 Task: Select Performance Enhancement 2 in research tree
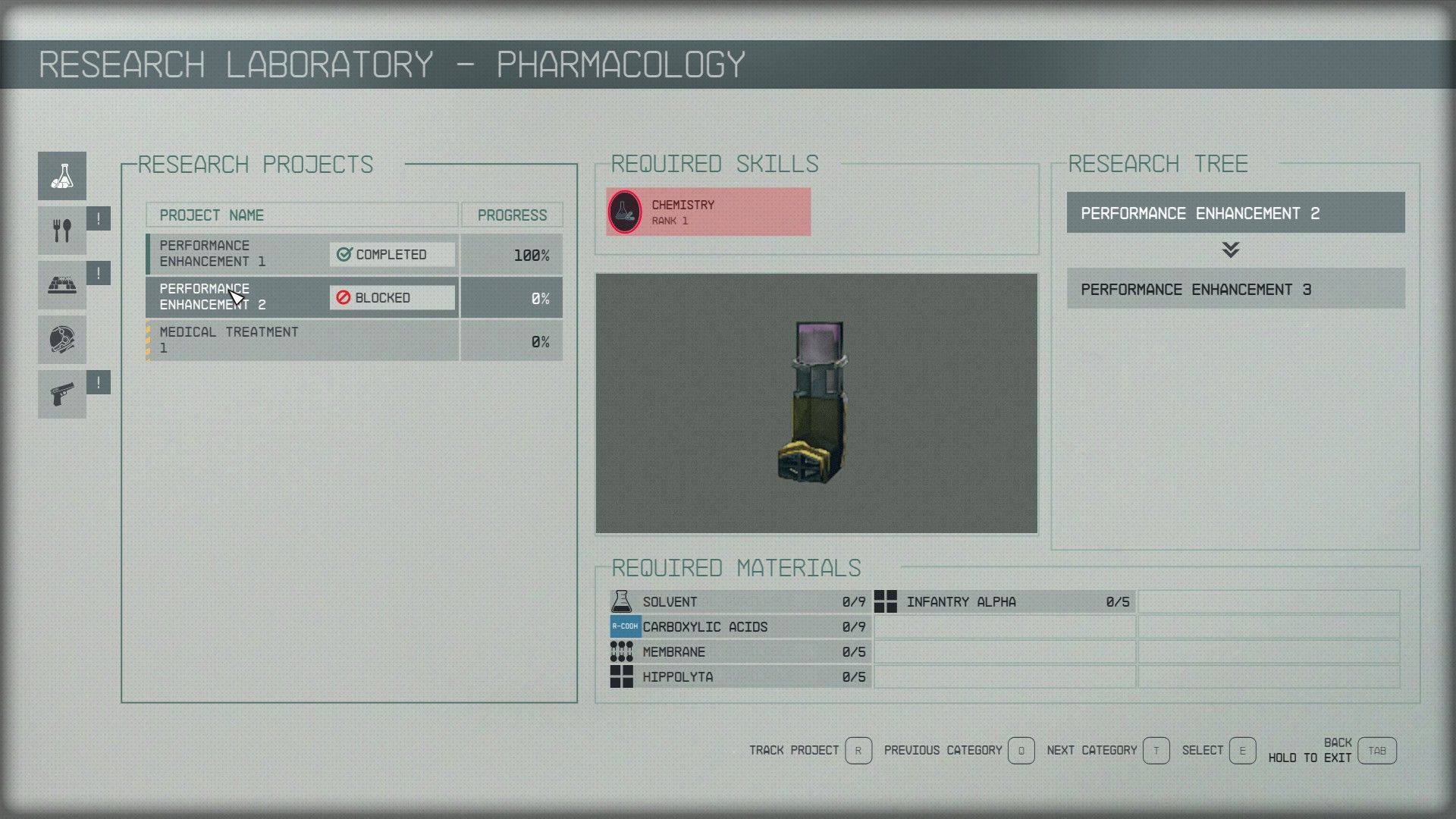coord(1235,213)
